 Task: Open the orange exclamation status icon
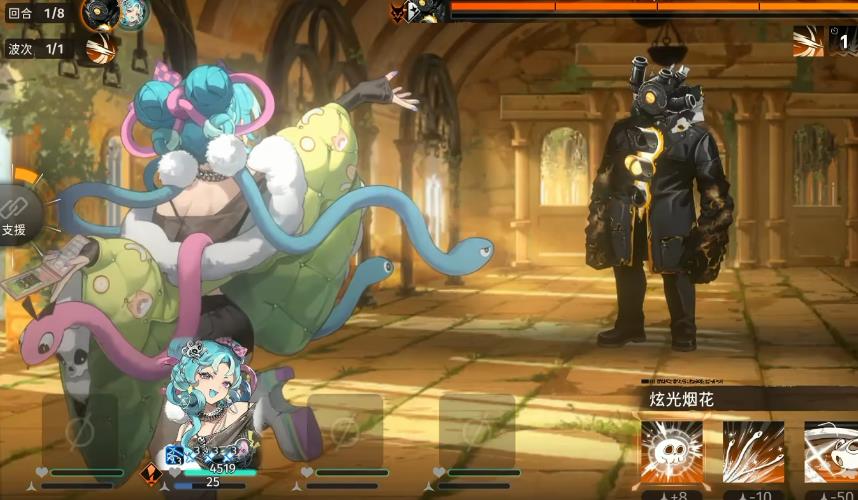click(151, 475)
